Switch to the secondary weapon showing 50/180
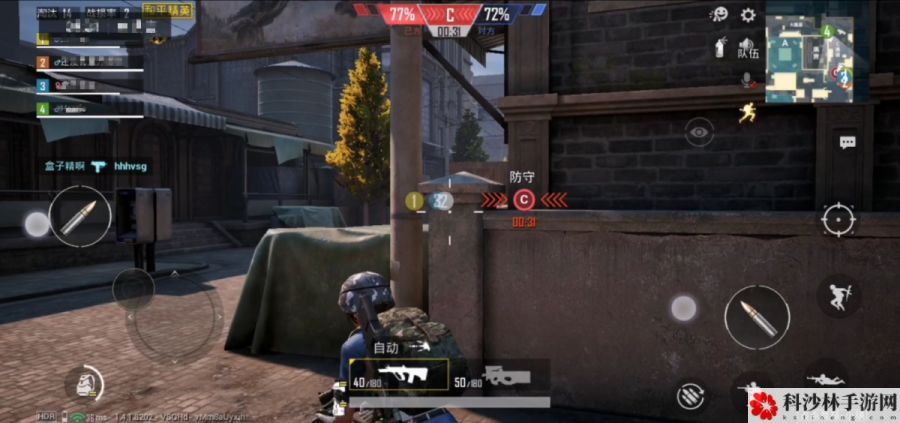The height and width of the screenshot is (423, 900). (502, 377)
